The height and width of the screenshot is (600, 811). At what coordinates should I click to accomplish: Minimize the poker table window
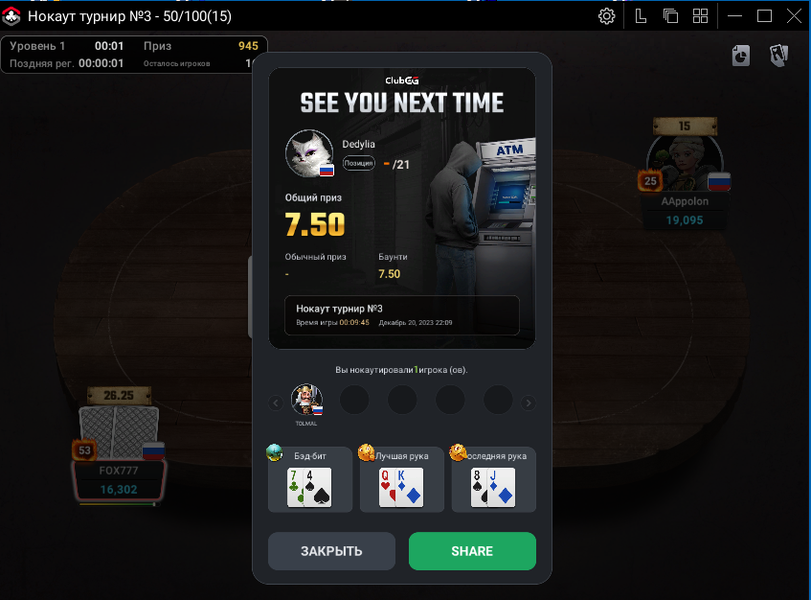coord(735,16)
